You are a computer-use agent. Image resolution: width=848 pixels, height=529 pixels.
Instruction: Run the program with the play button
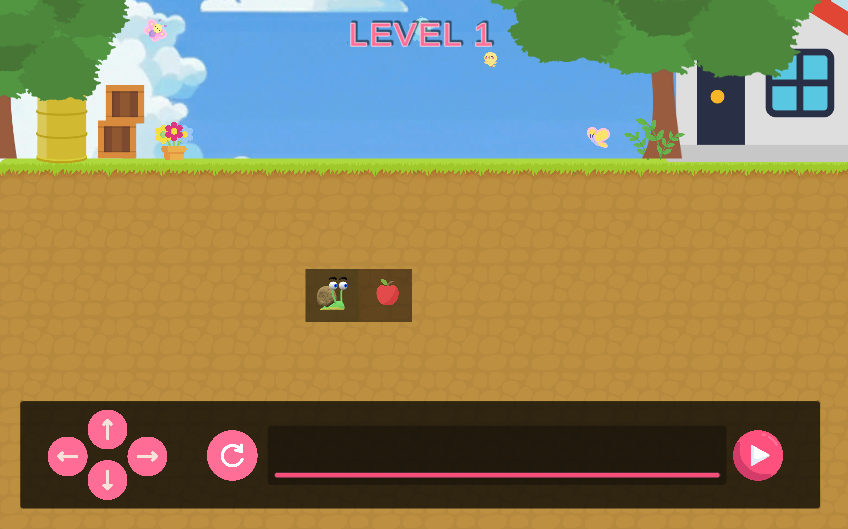coord(758,456)
